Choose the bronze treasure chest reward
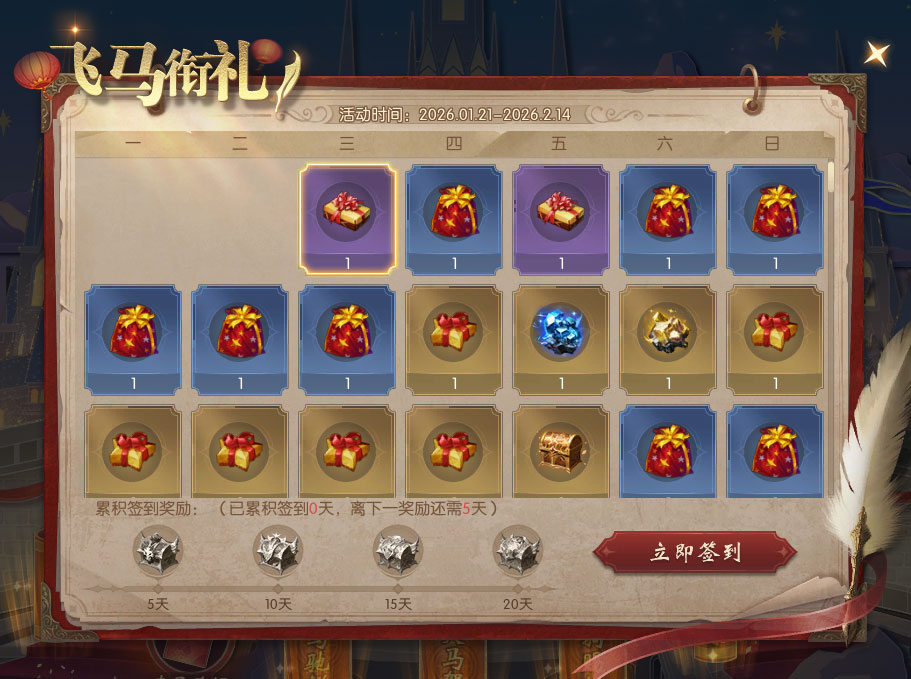The height and width of the screenshot is (679, 911). pos(561,448)
